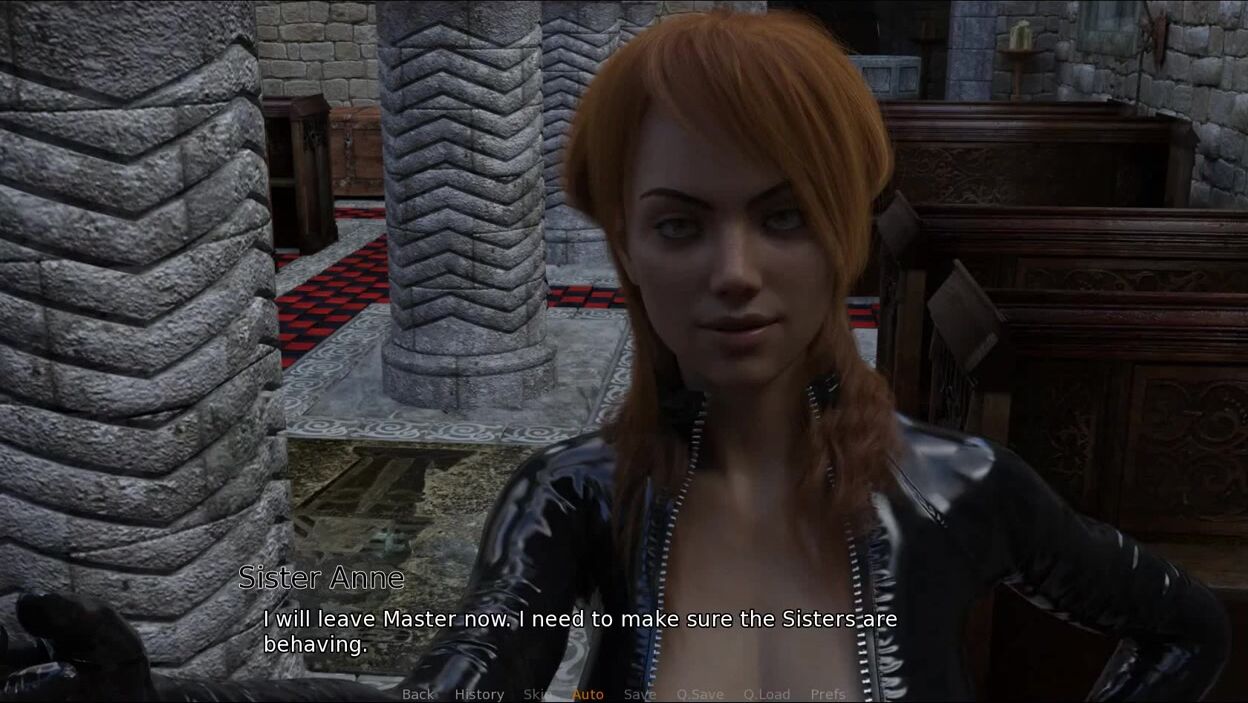This screenshot has height=703, width=1248.
Task: Open the dialogue History log
Action: tap(479, 694)
